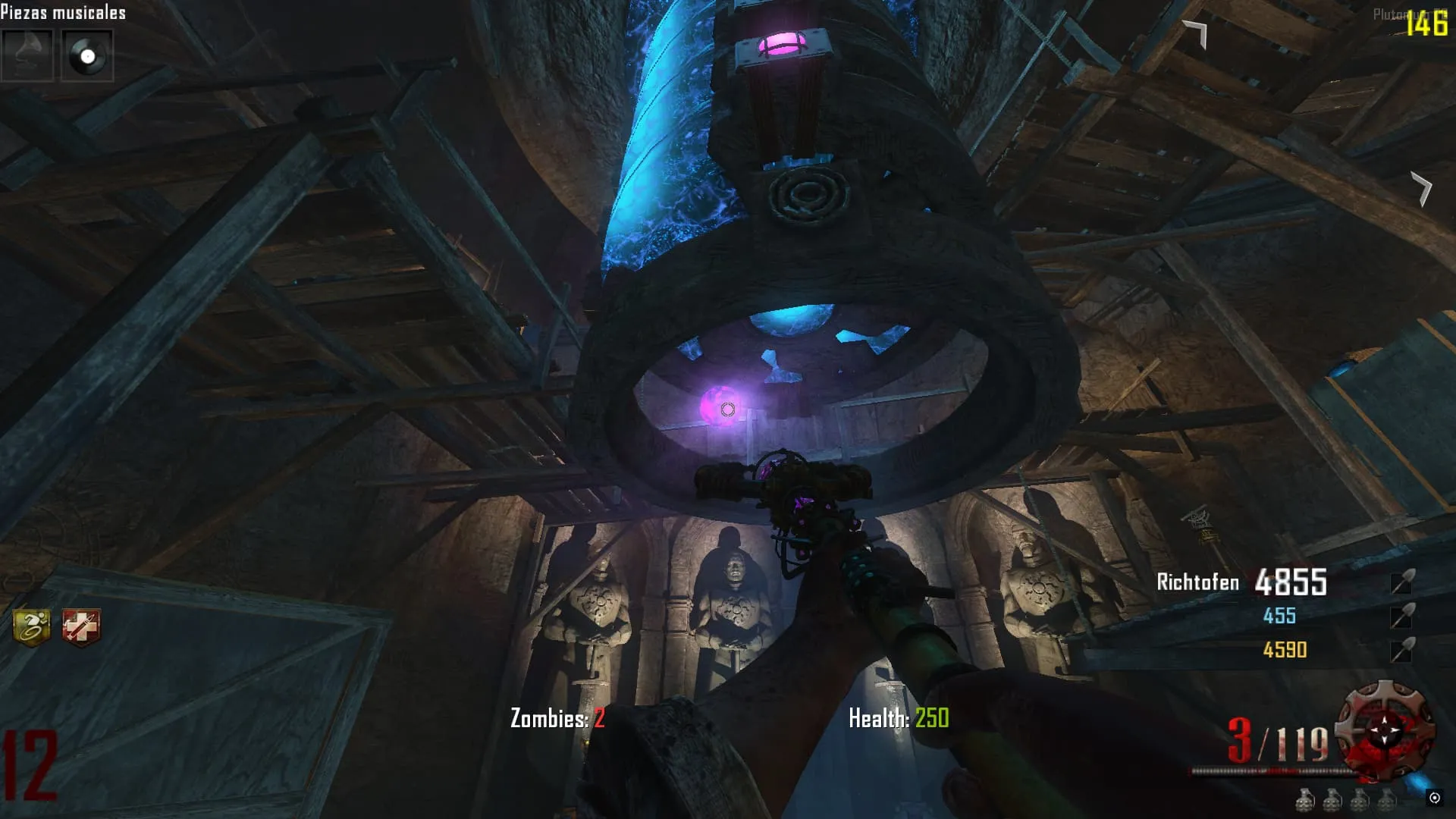Image resolution: width=1456 pixels, height=819 pixels.
Task: Select the yellow Stamin-Up perk icon
Action: click(x=31, y=627)
